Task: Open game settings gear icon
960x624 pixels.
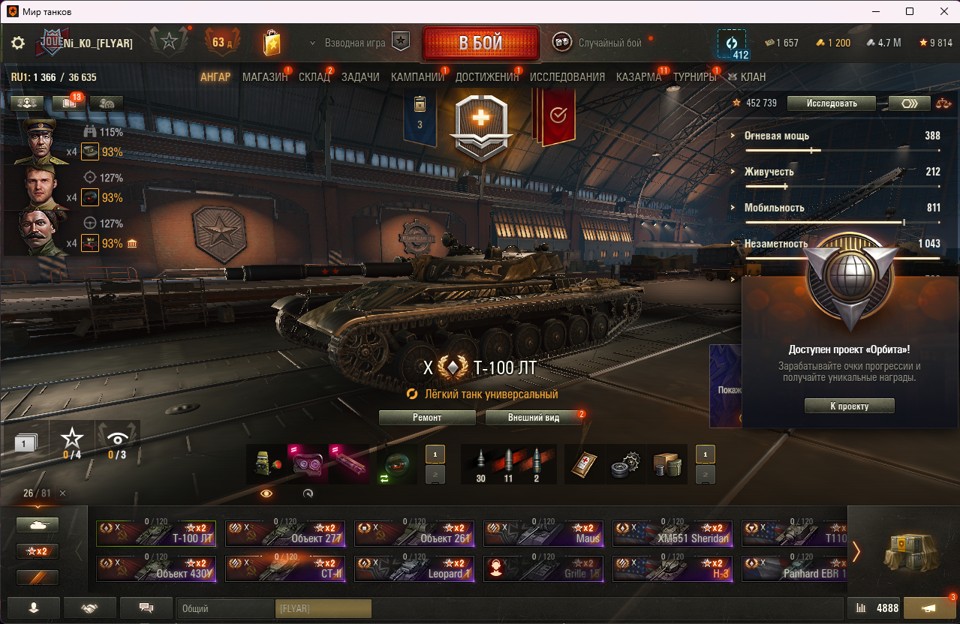Action: [x=18, y=43]
